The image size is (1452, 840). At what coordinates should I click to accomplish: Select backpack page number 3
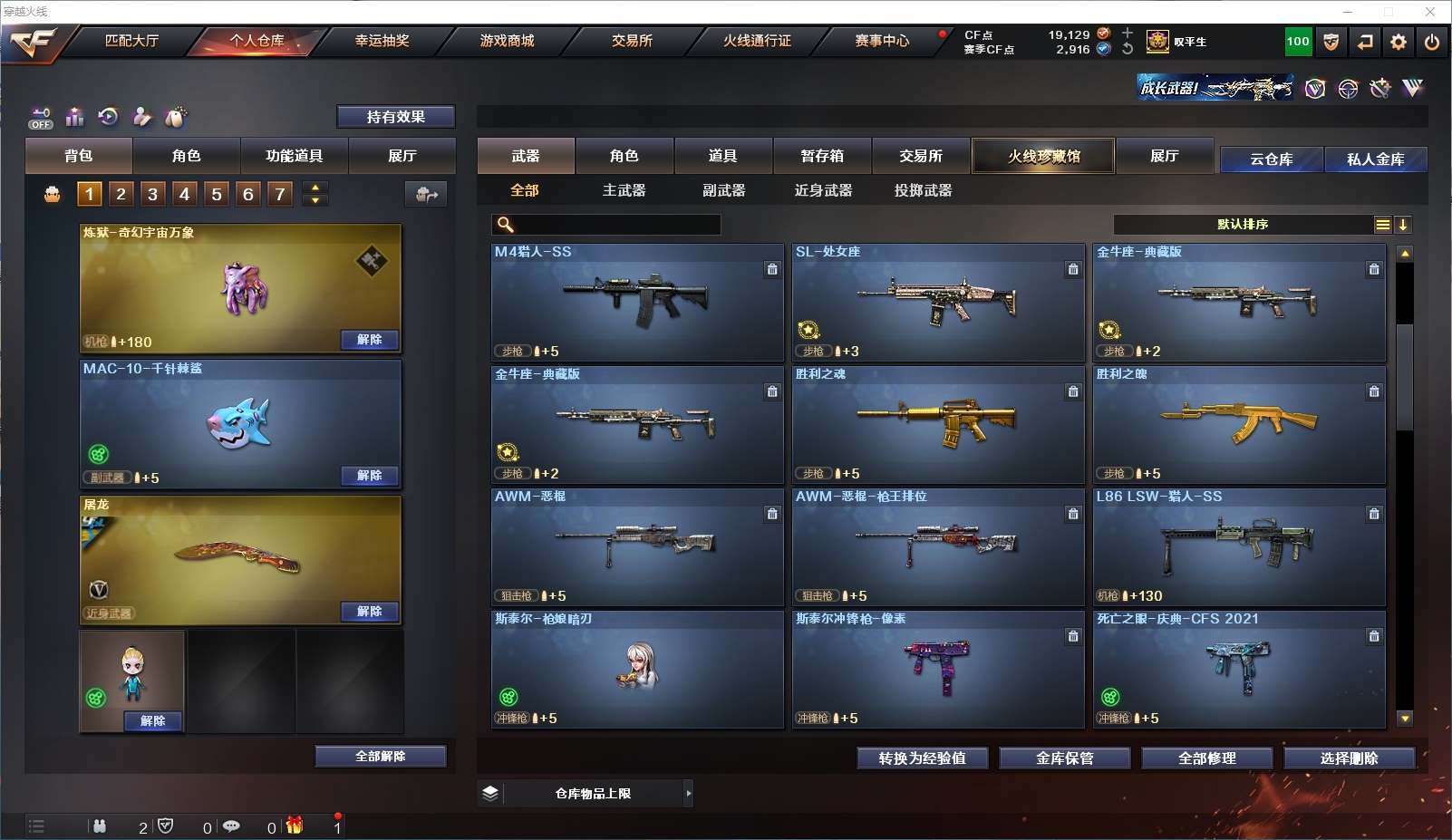point(152,194)
